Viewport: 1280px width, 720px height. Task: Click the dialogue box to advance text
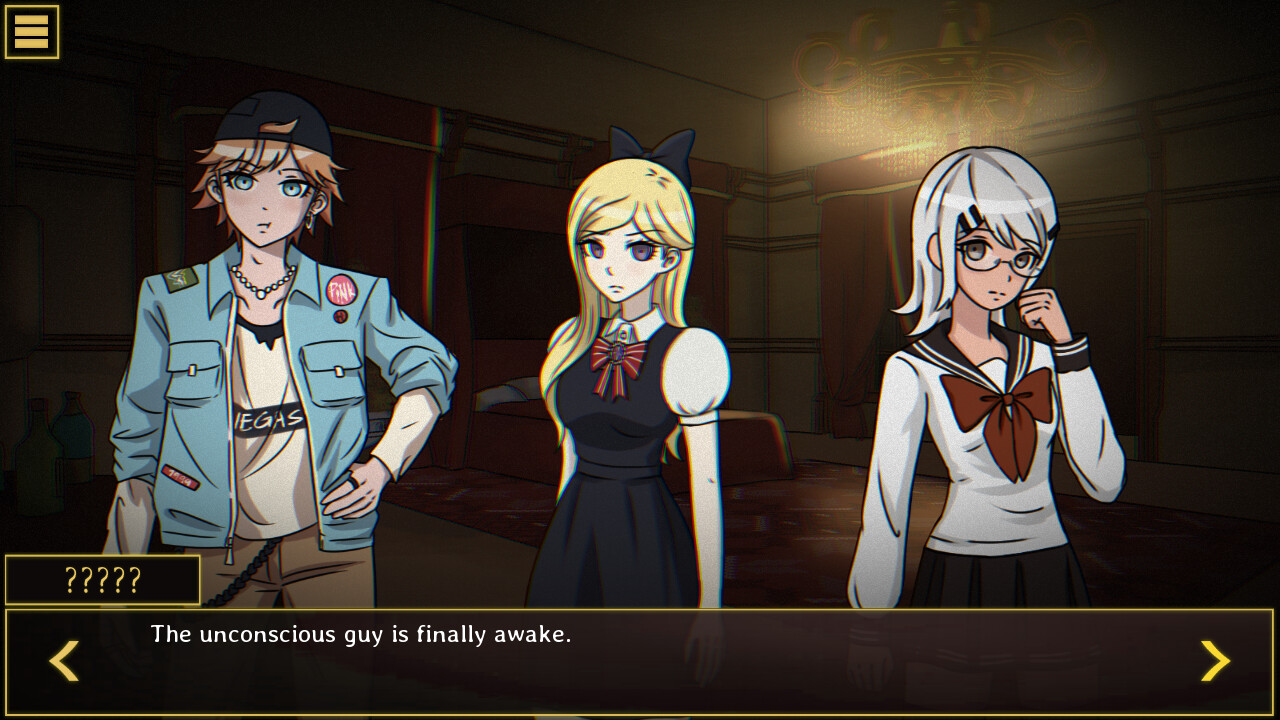640,662
